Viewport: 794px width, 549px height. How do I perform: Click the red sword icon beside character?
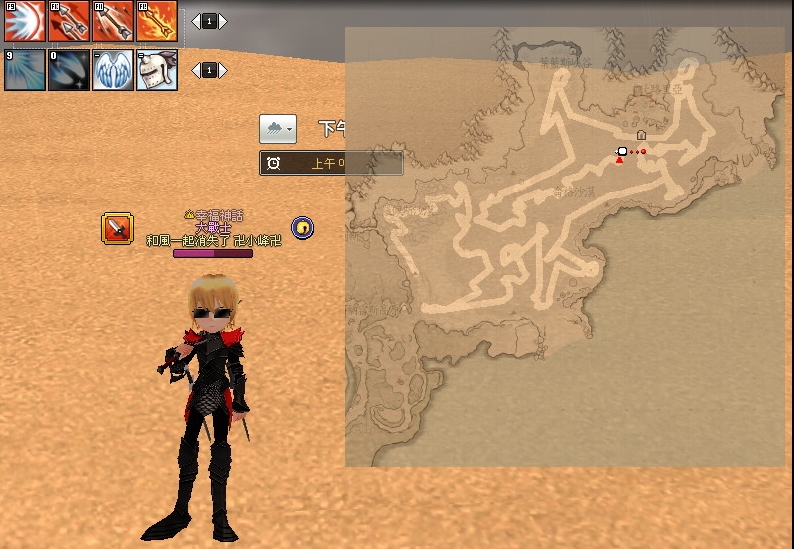click(x=118, y=229)
